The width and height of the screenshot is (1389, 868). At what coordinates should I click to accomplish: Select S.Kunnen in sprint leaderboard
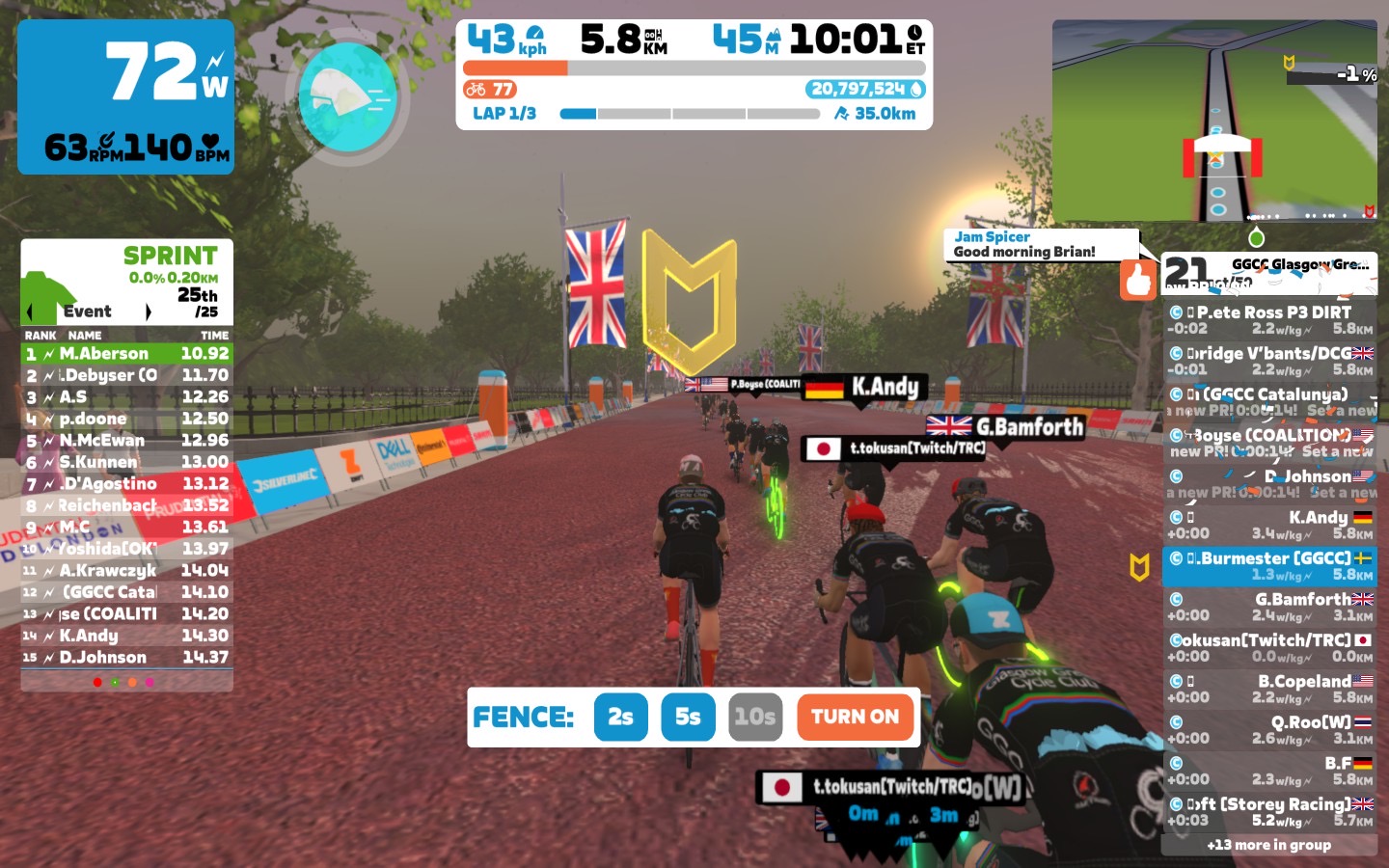(126, 462)
